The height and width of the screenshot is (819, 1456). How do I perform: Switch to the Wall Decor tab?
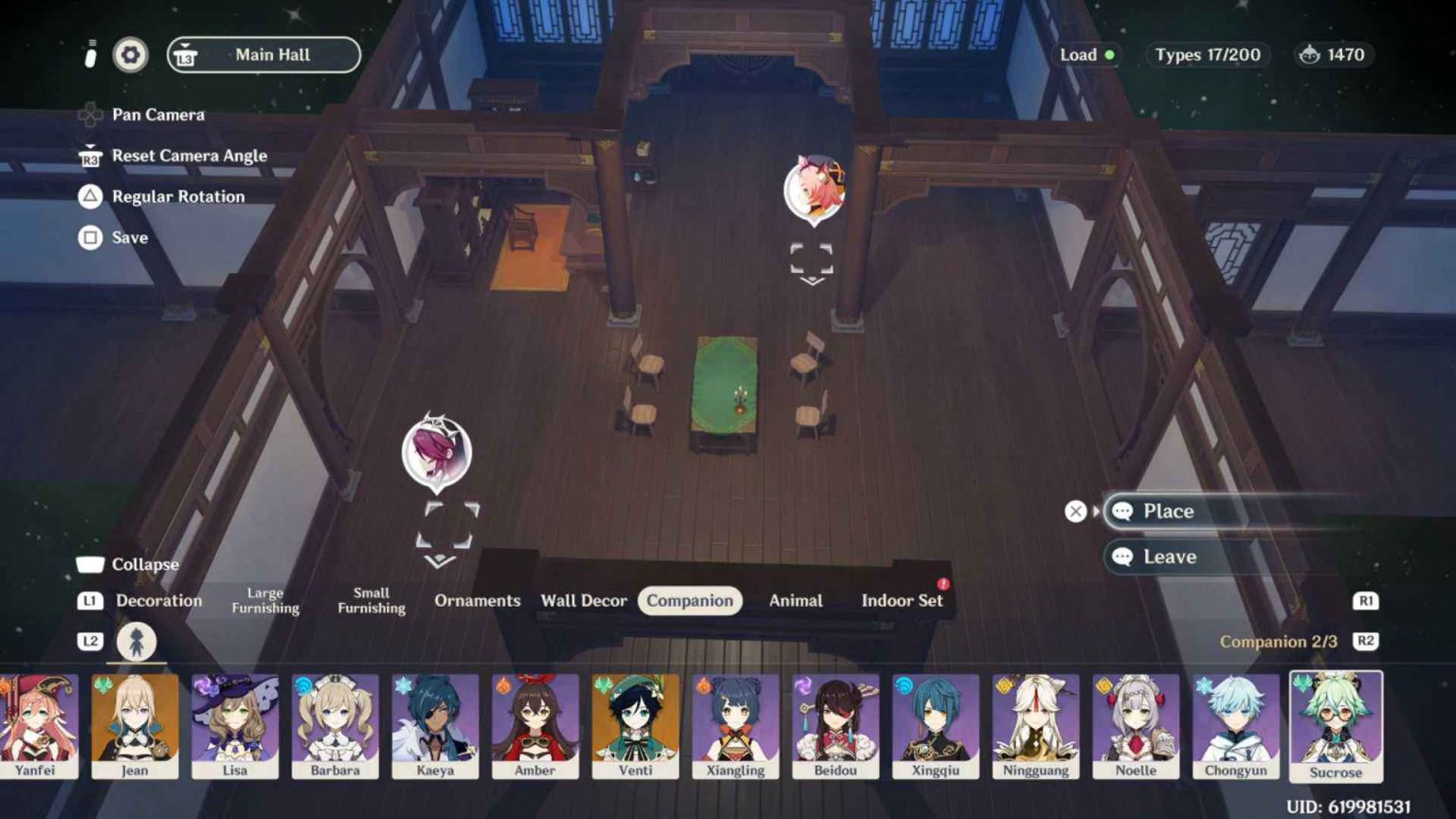[584, 600]
